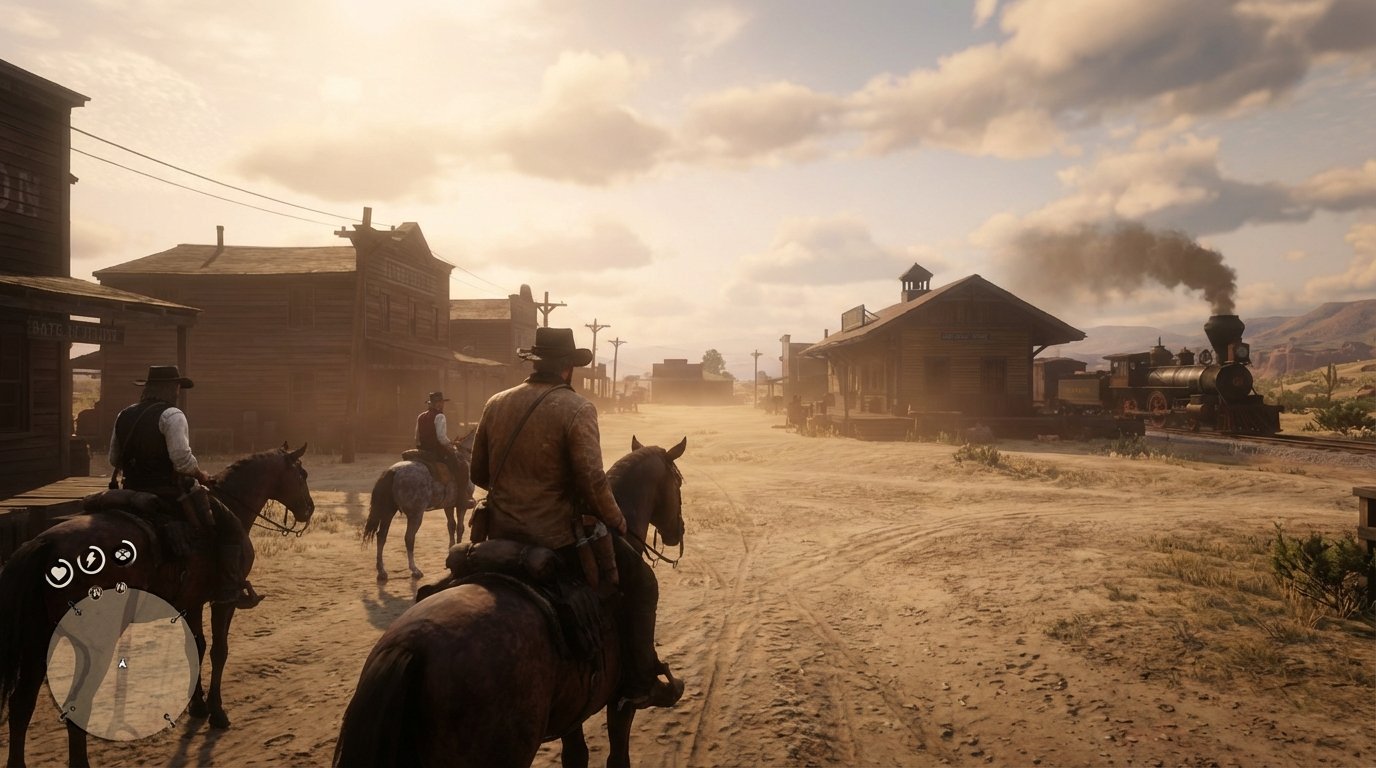Click the horse stamina mini core above minimap
The width and height of the screenshot is (1376, 768).
[121, 587]
